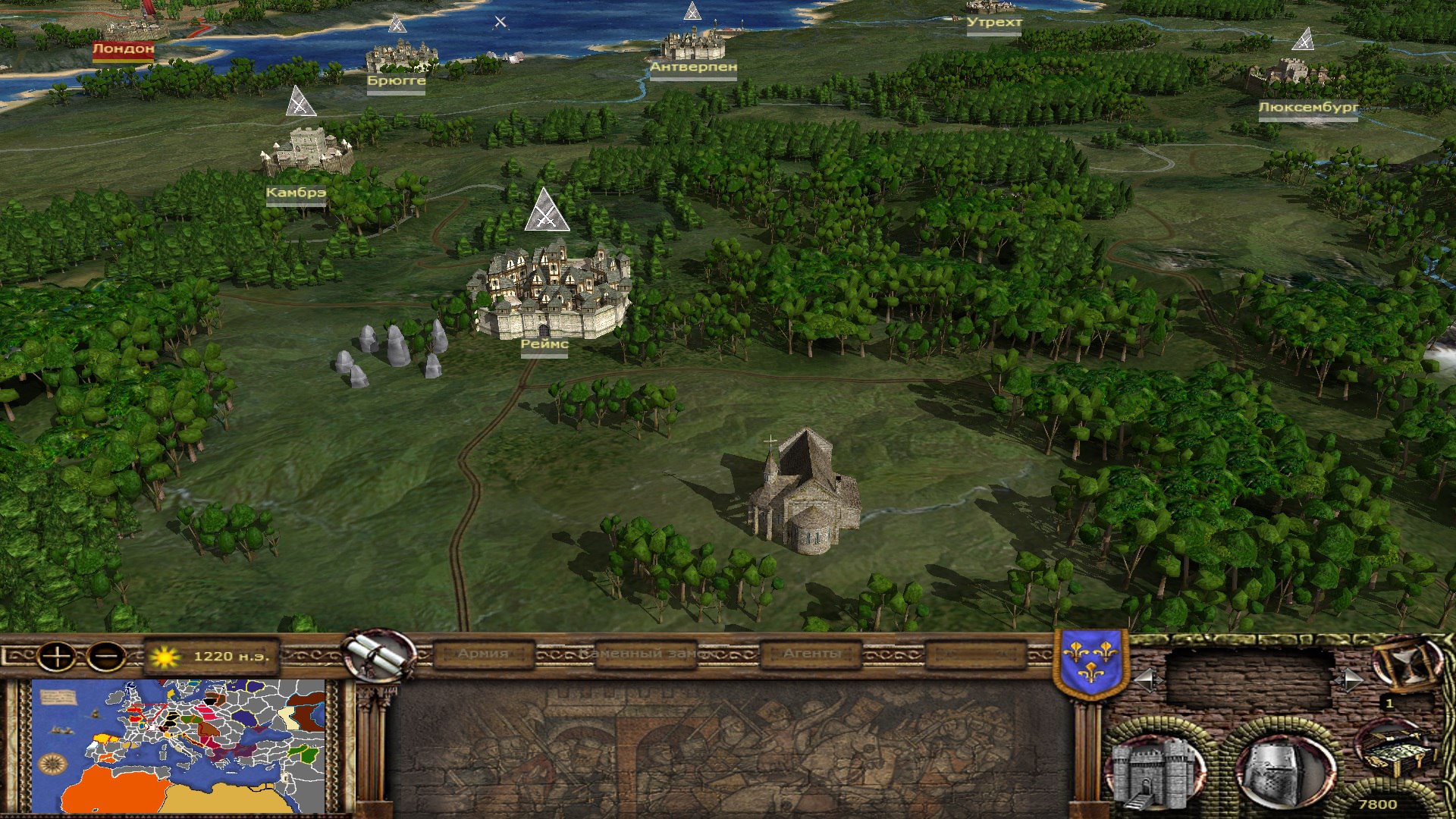Open faction overview via the fleur-de-lis shield
The width and height of the screenshot is (1456, 819).
(x=1090, y=664)
